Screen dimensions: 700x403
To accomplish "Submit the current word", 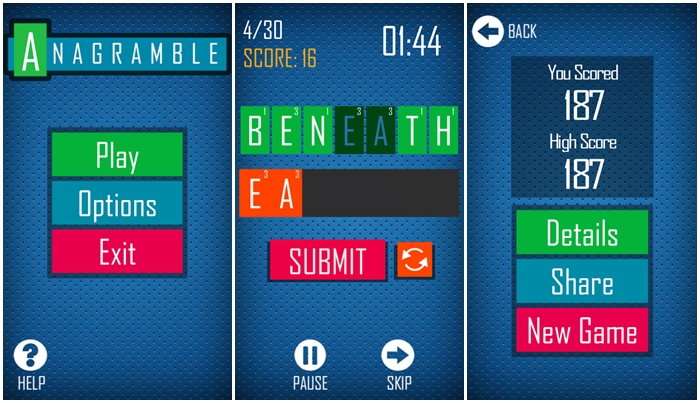I will coord(327,261).
